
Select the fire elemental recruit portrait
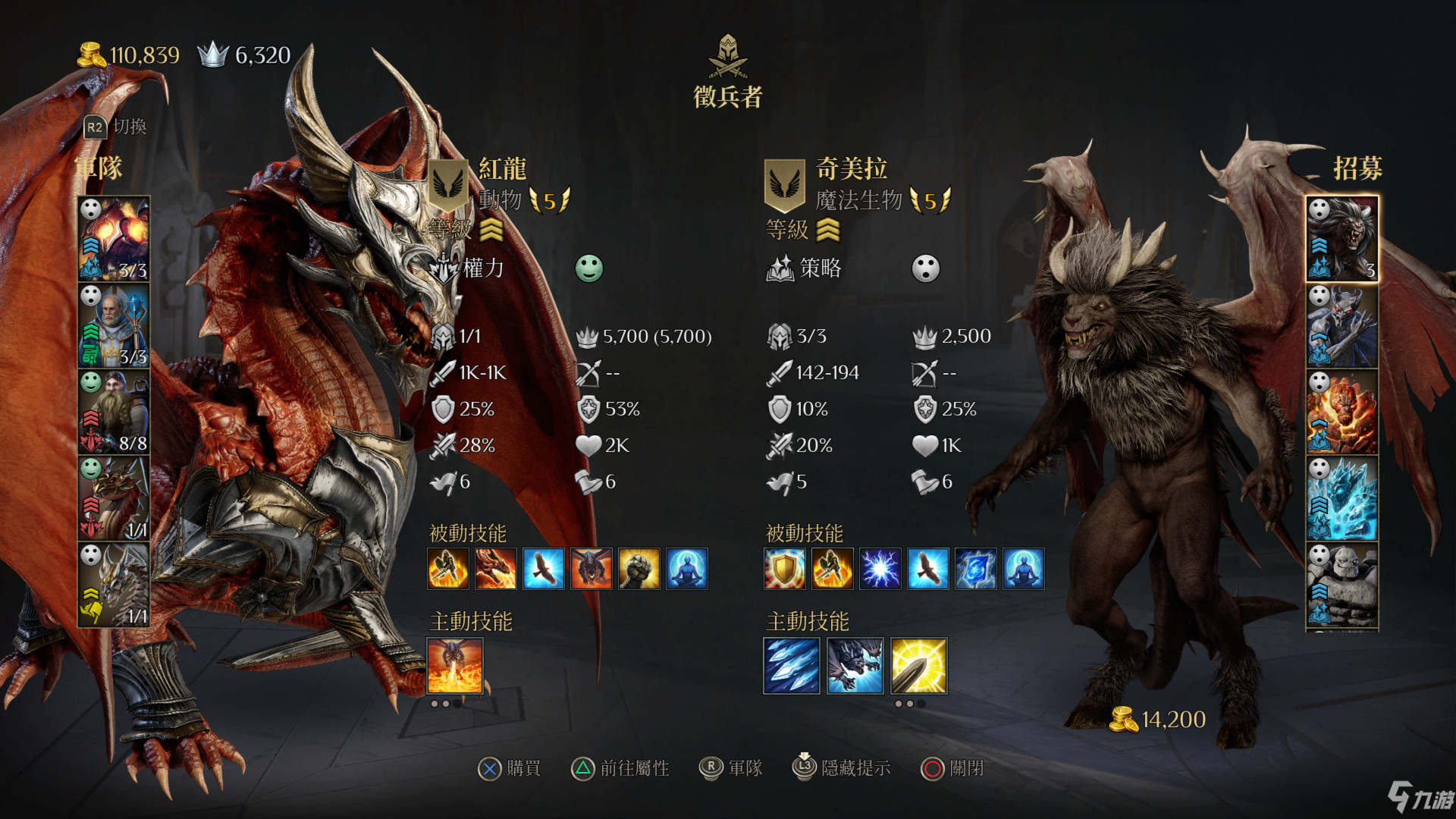coord(1341,412)
